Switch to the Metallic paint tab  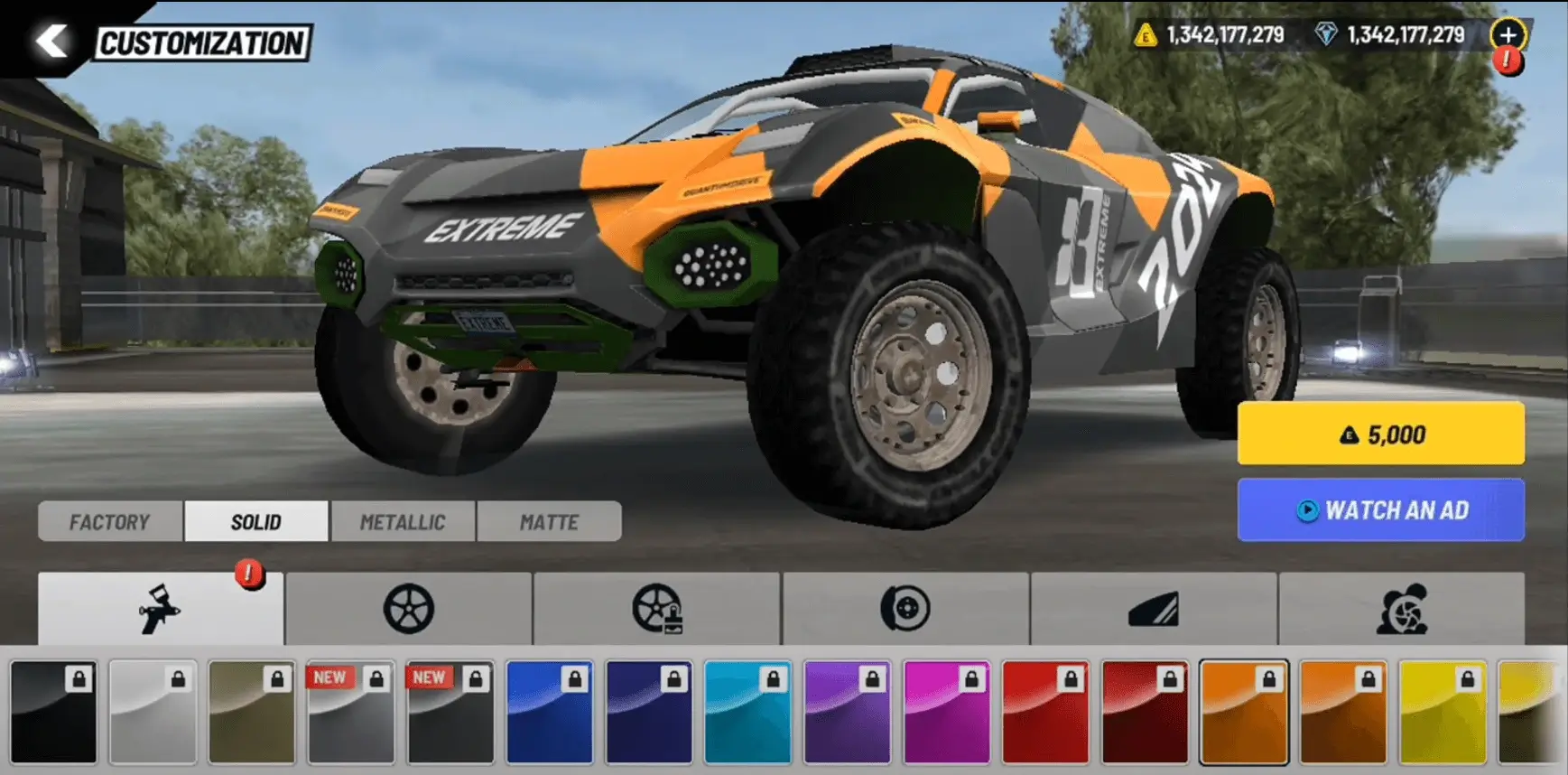404,521
